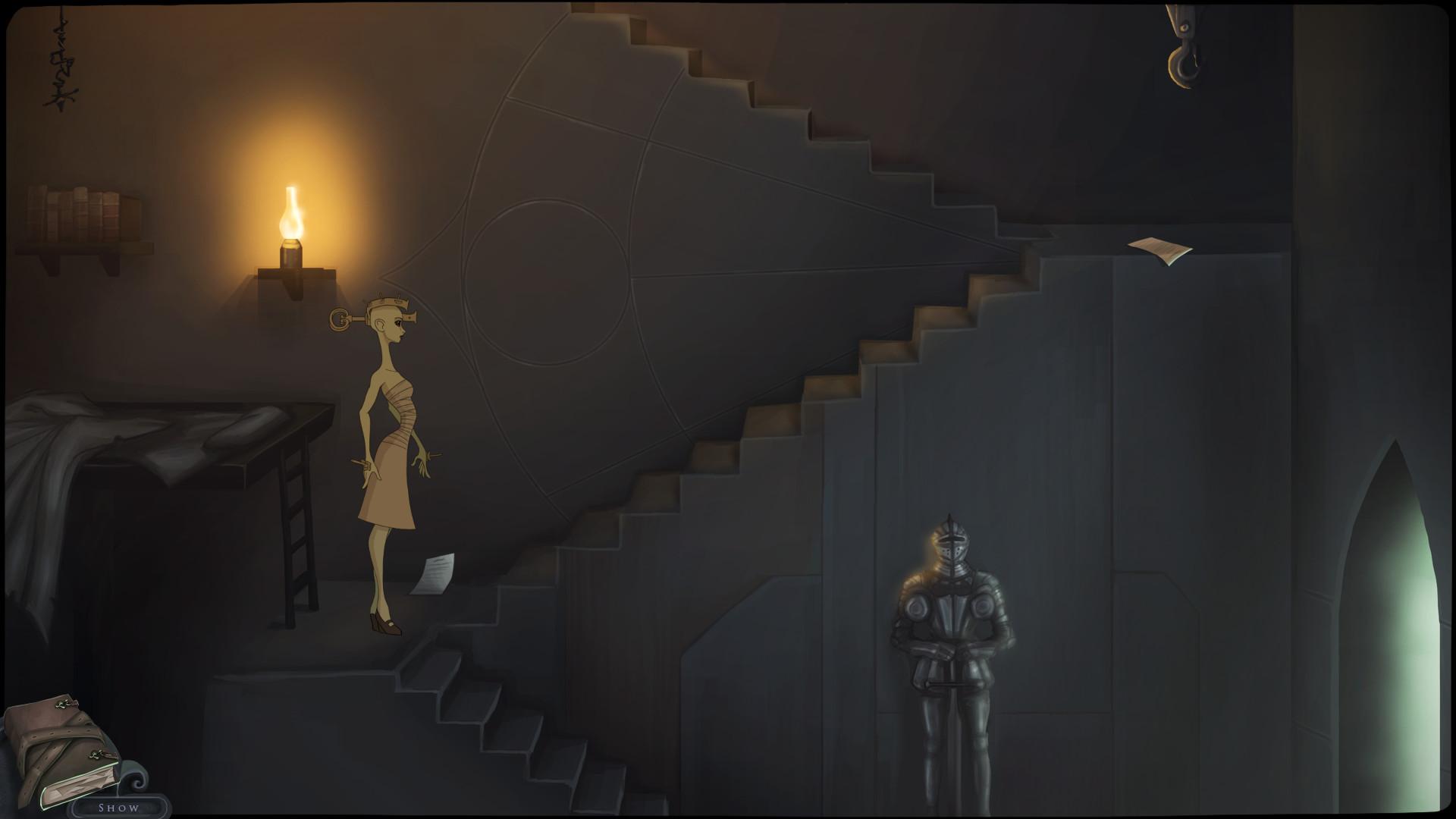Click the scroll ornament beside the Show button
This screenshot has width=1456, height=819.
coord(138,783)
